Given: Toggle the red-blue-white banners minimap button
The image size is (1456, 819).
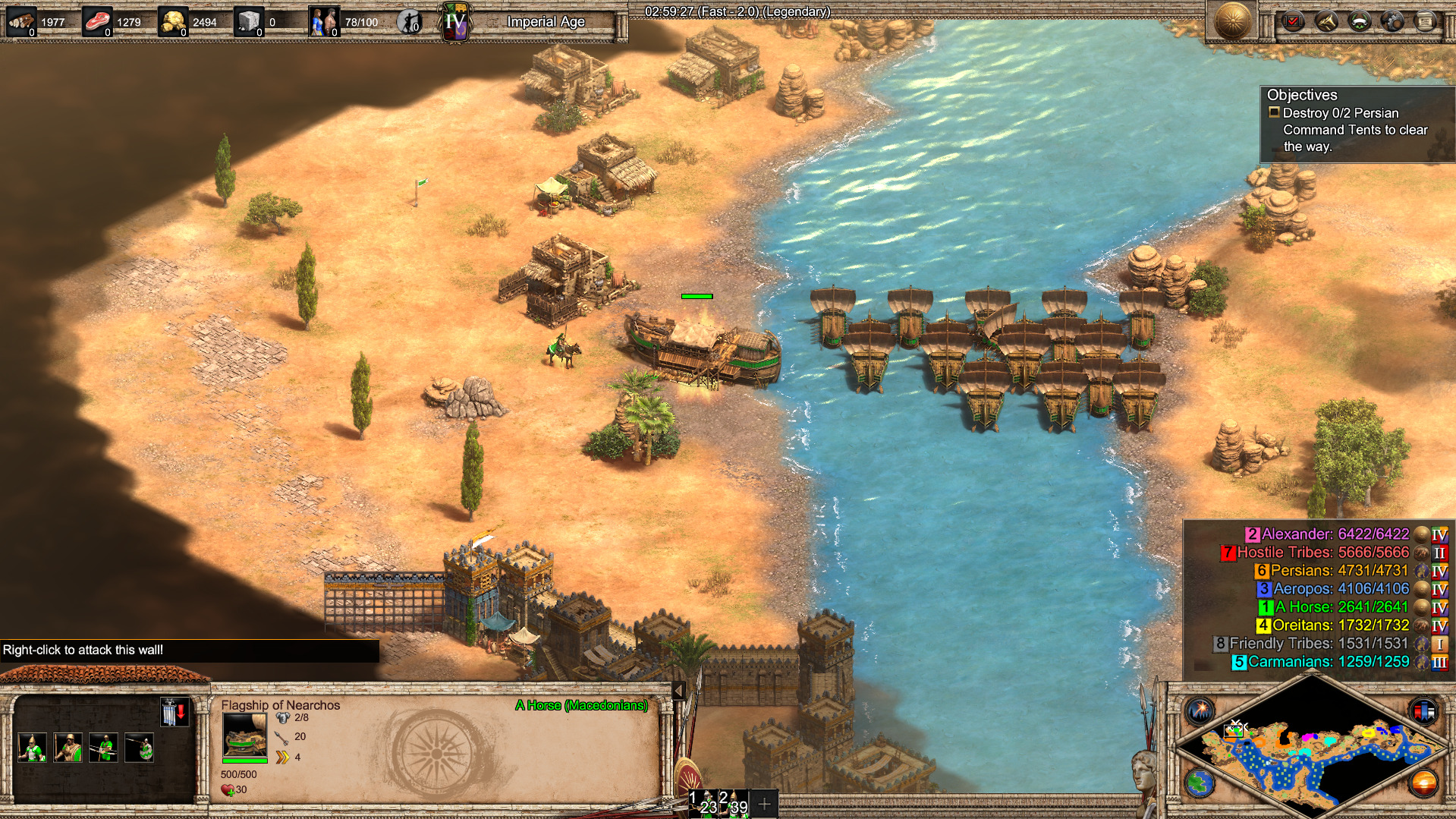Looking at the screenshot, I should pyautogui.click(x=1423, y=711).
